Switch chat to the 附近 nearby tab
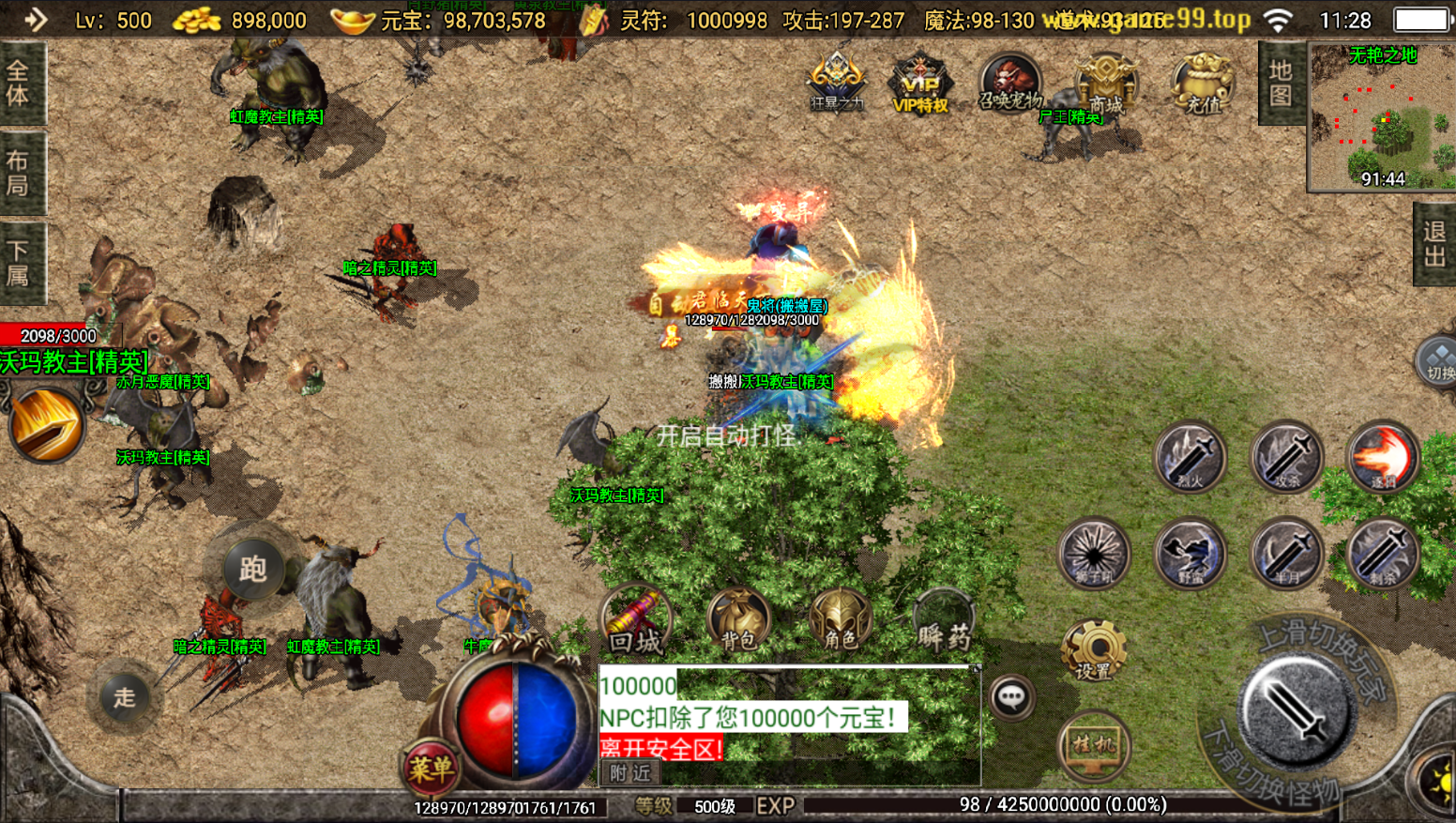The width and height of the screenshot is (1456, 823). click(629, 773)
